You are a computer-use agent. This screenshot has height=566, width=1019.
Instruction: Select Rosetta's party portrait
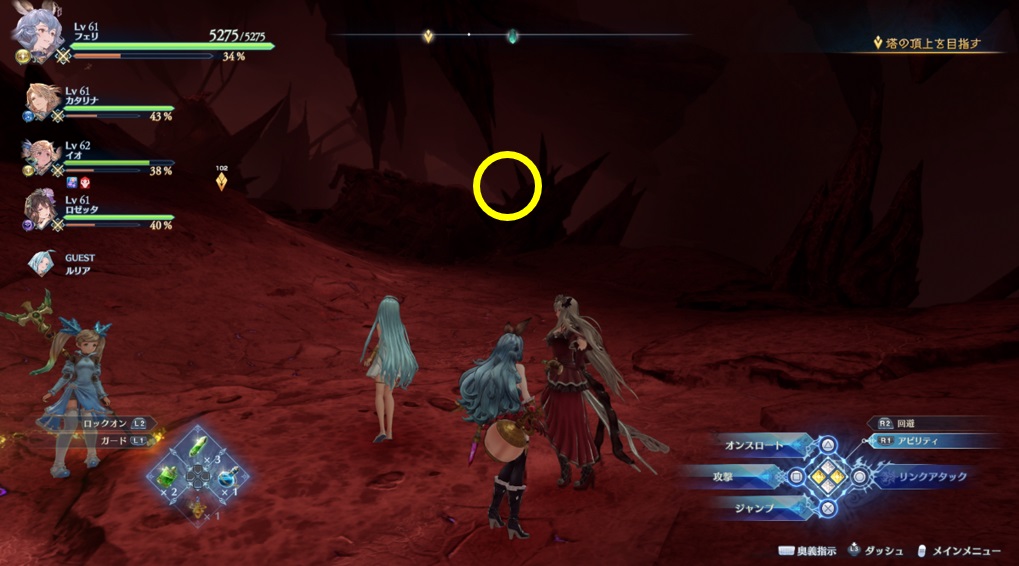(41, 208)
